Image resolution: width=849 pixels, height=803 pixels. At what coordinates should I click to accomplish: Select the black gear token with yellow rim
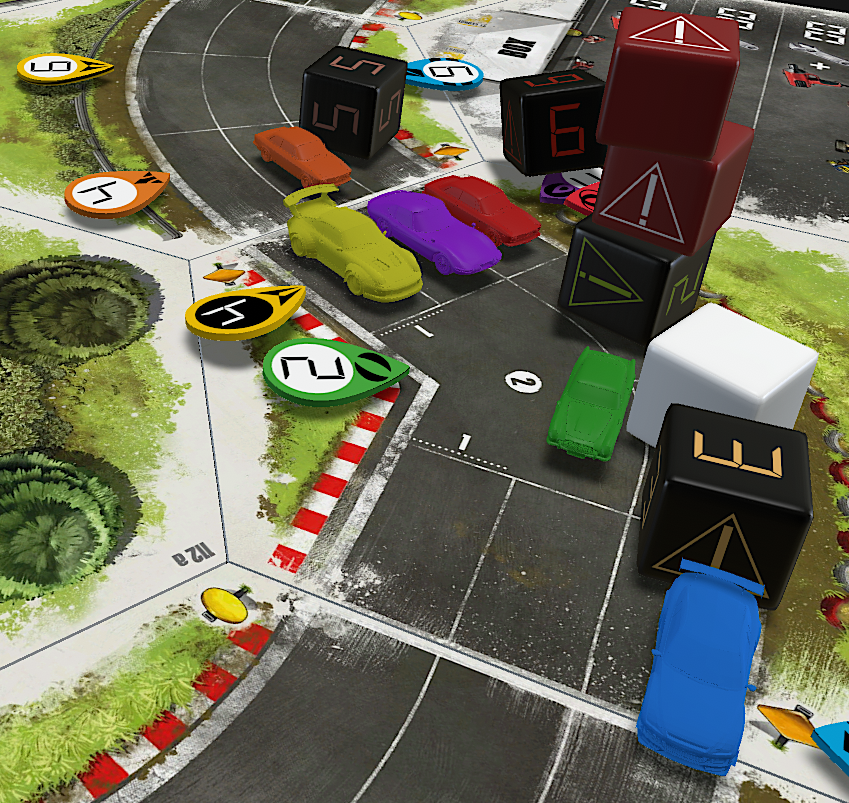click(242, 312)
